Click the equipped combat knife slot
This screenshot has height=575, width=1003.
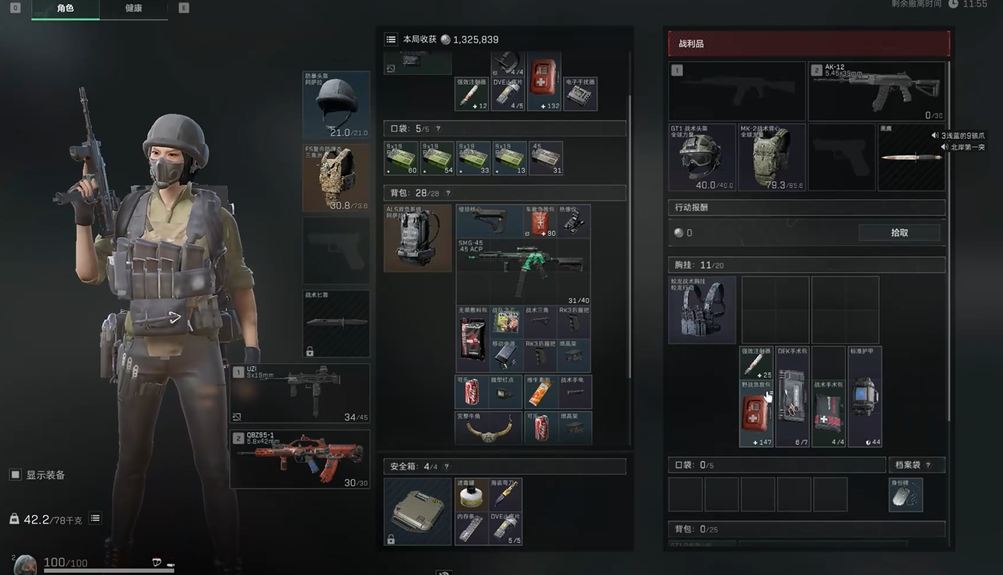point(336,323)
